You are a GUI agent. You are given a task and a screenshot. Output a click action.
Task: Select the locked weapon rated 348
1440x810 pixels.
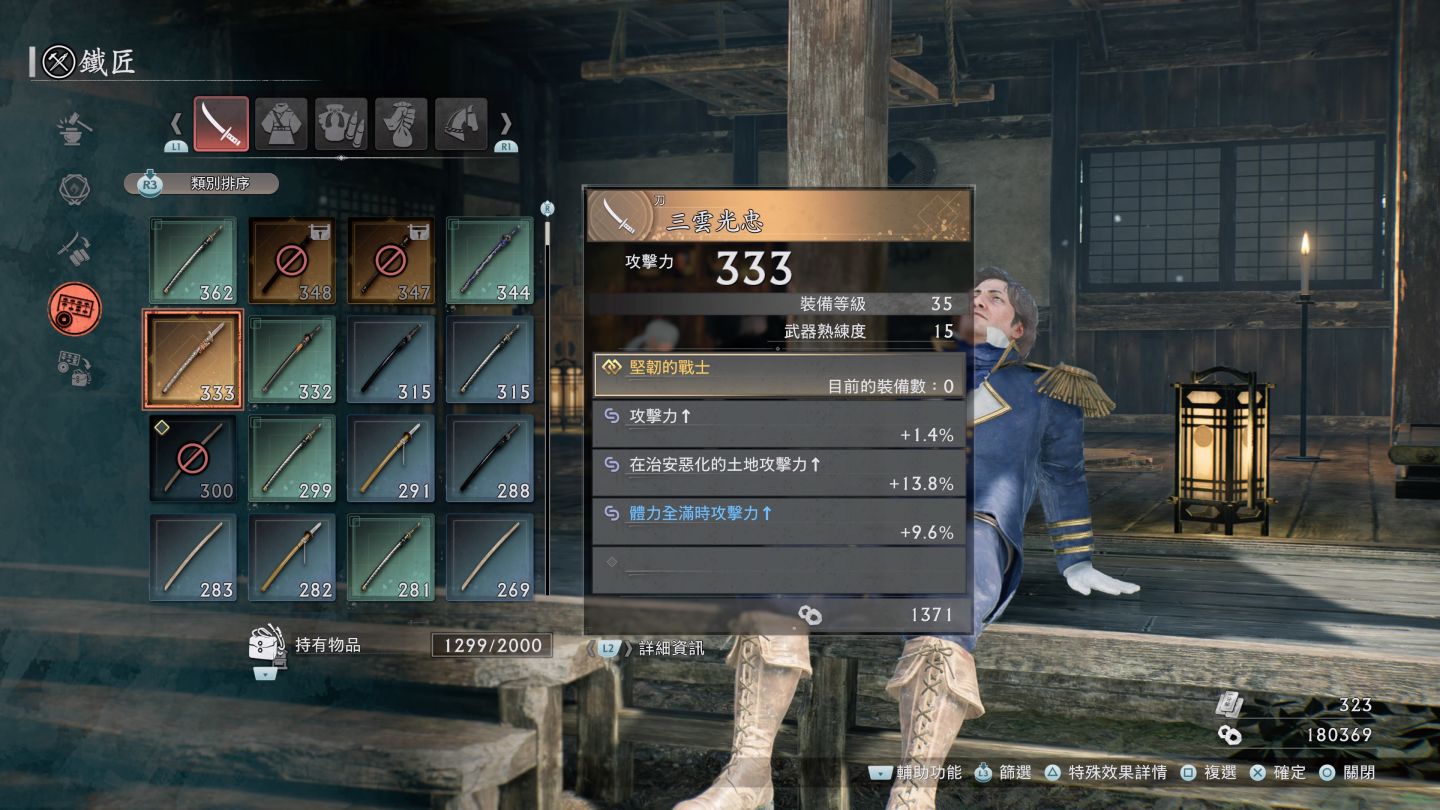pos(292,261)
